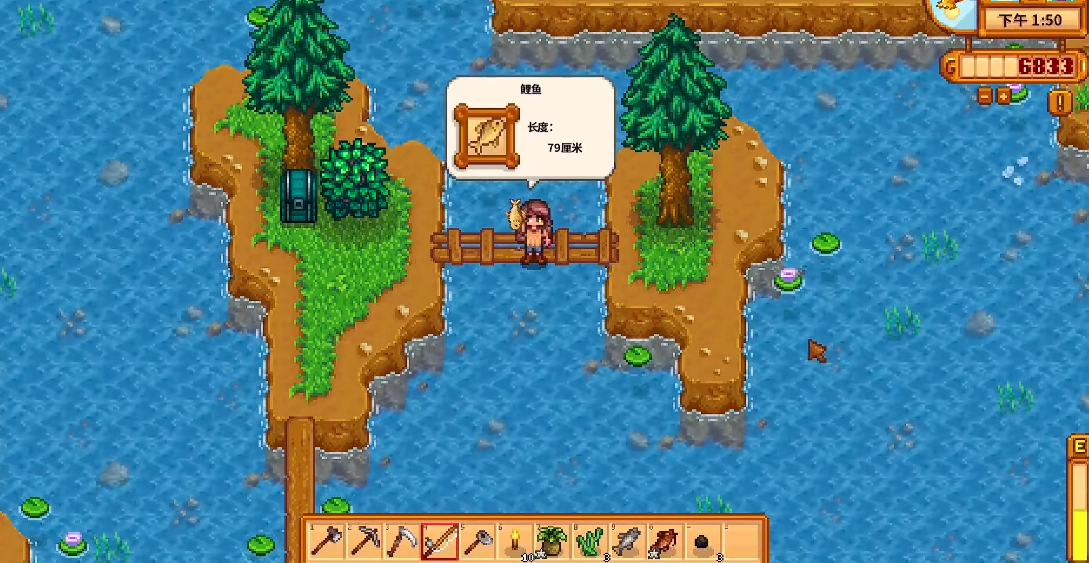Choose the brown star-quality fish slot
Viewport: 1089px width, 563px height.
pyautogui.click(x=664, y=541)
